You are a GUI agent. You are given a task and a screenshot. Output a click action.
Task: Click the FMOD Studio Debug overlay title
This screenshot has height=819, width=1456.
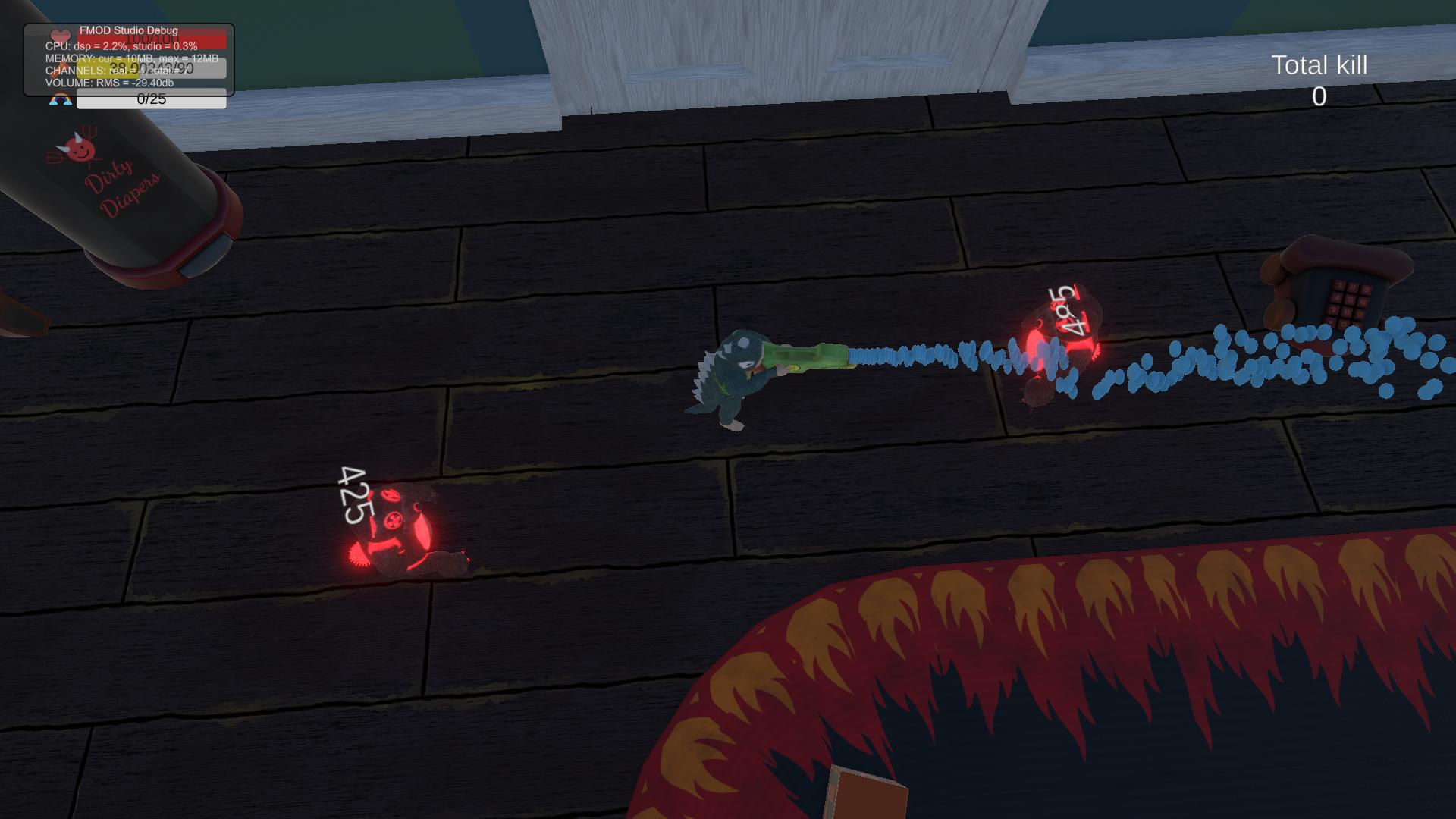[128, 30]
